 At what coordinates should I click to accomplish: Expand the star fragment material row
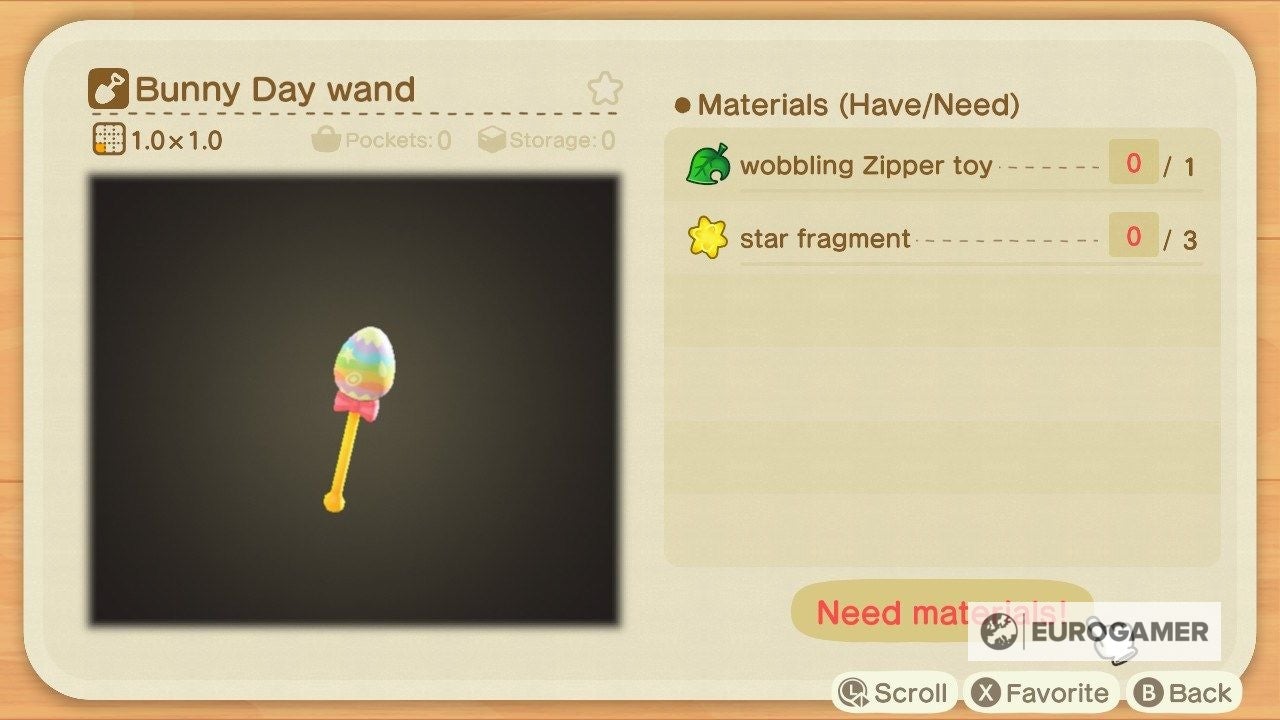click(x=950, y=238)
